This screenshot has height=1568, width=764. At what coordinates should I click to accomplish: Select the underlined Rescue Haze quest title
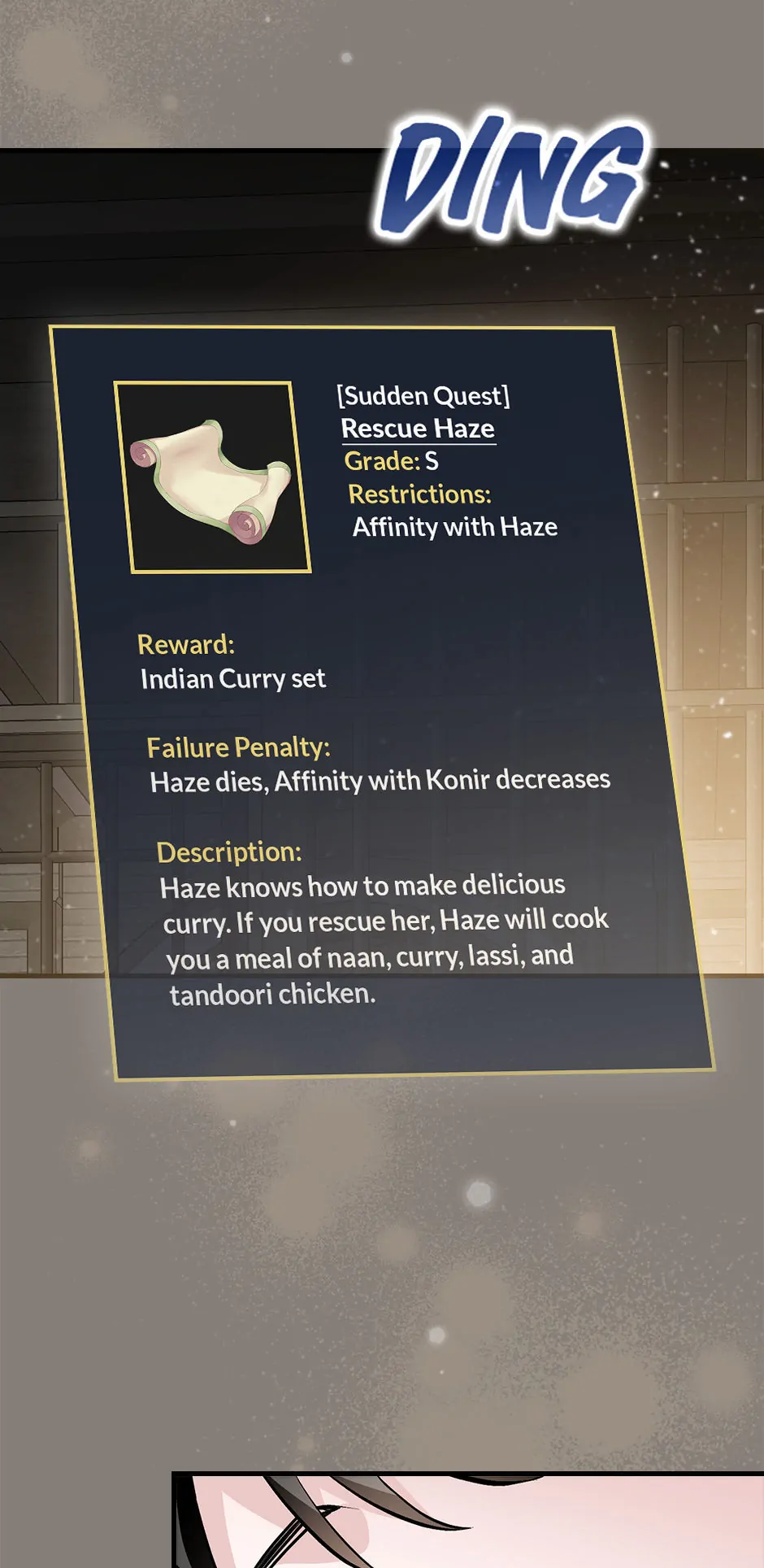(418, 429)
